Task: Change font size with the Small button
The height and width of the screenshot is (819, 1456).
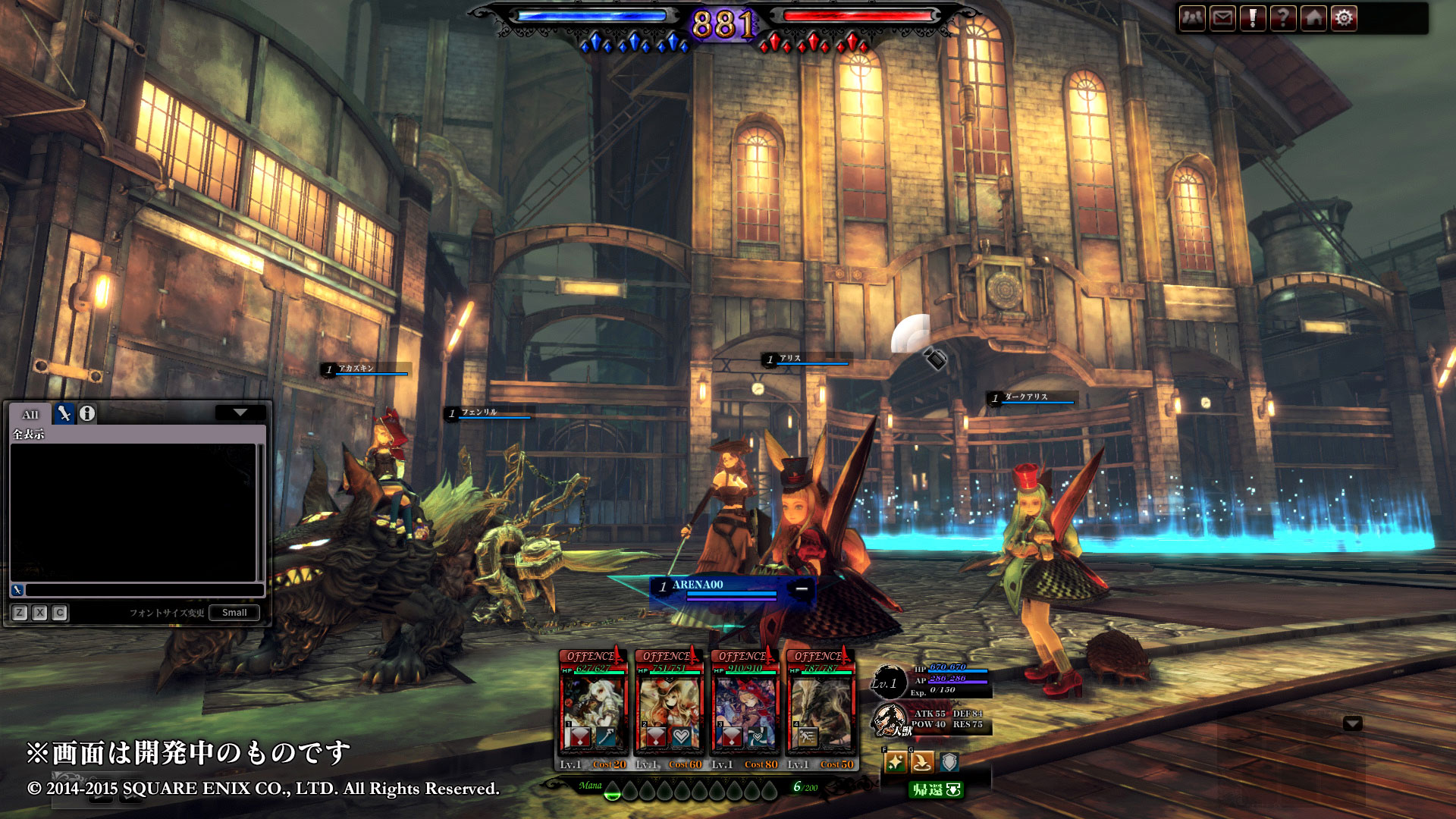Action: [x=234, y=613]
